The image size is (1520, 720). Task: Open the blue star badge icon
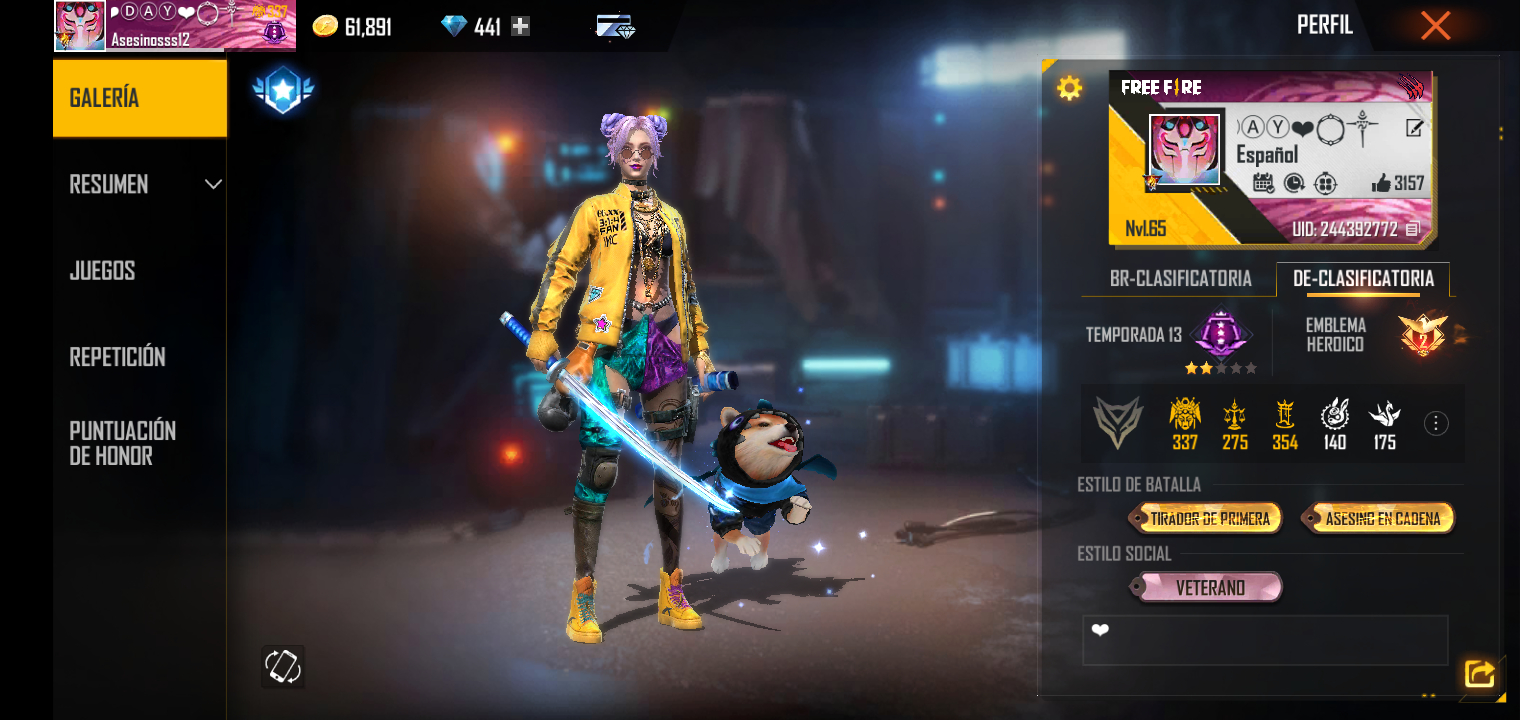tap(283, 91)
